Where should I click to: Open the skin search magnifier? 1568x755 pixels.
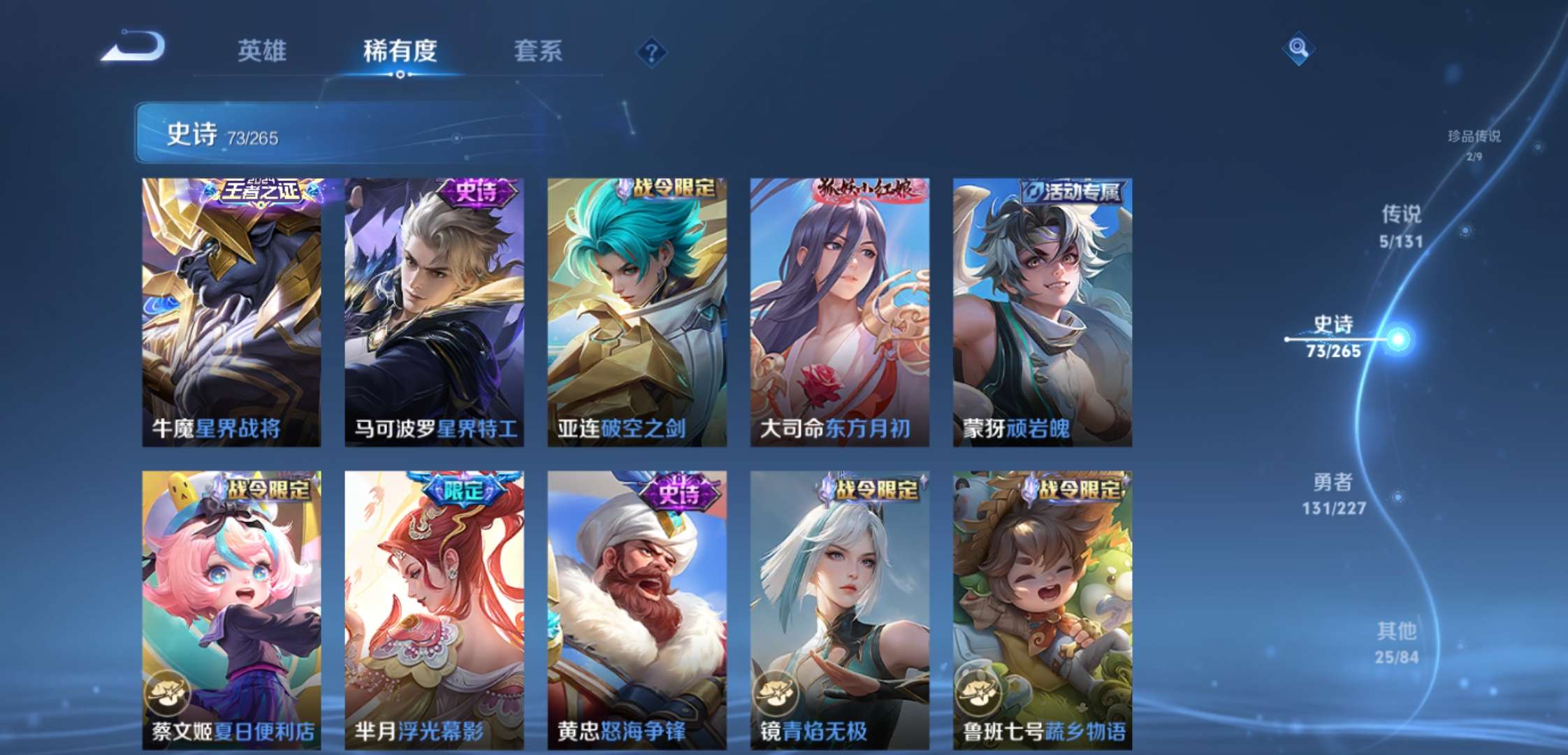[1298, 48]
